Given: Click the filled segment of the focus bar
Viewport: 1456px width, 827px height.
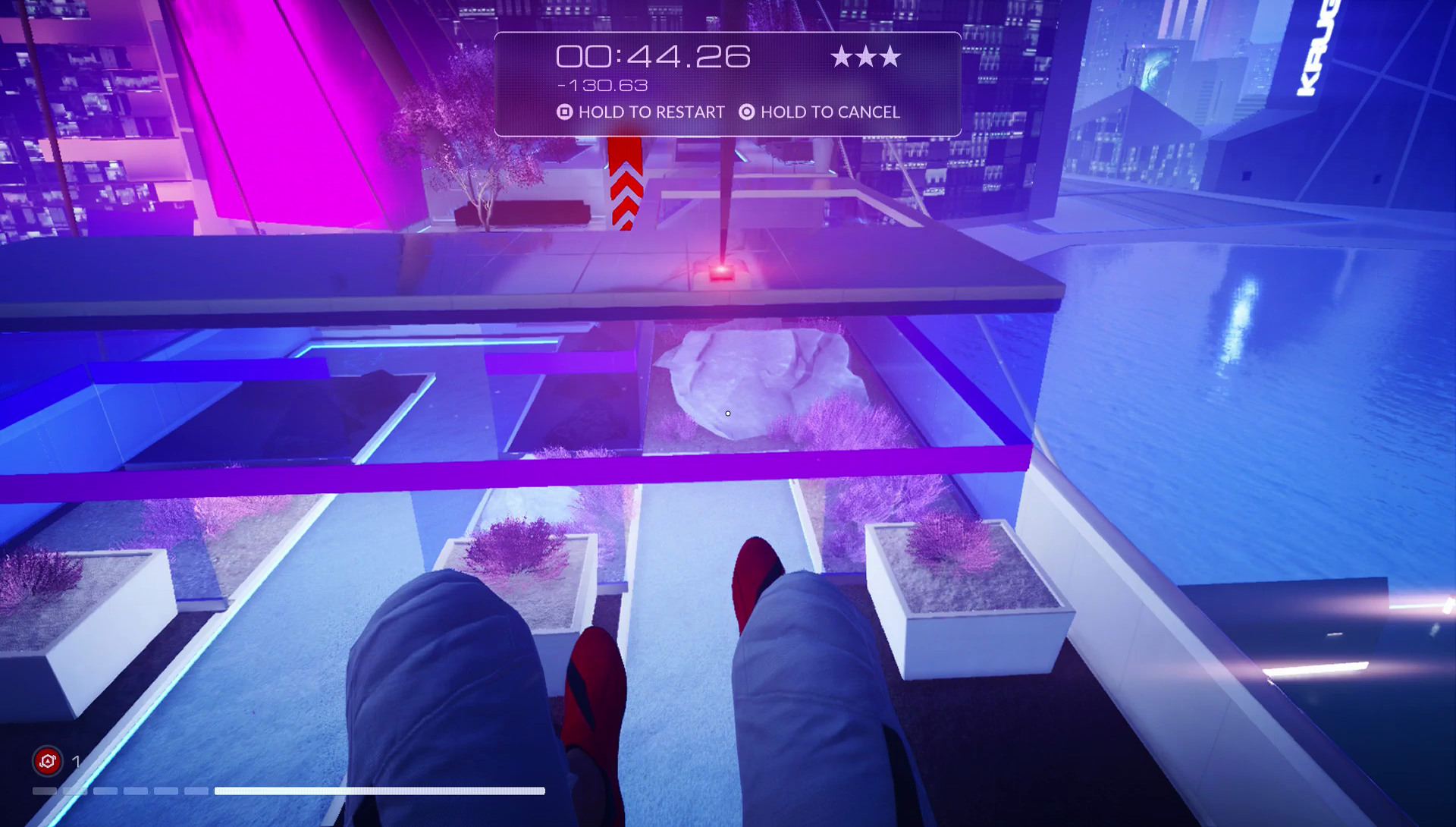Looking at the screenshot, I should (x=379, y=791).
